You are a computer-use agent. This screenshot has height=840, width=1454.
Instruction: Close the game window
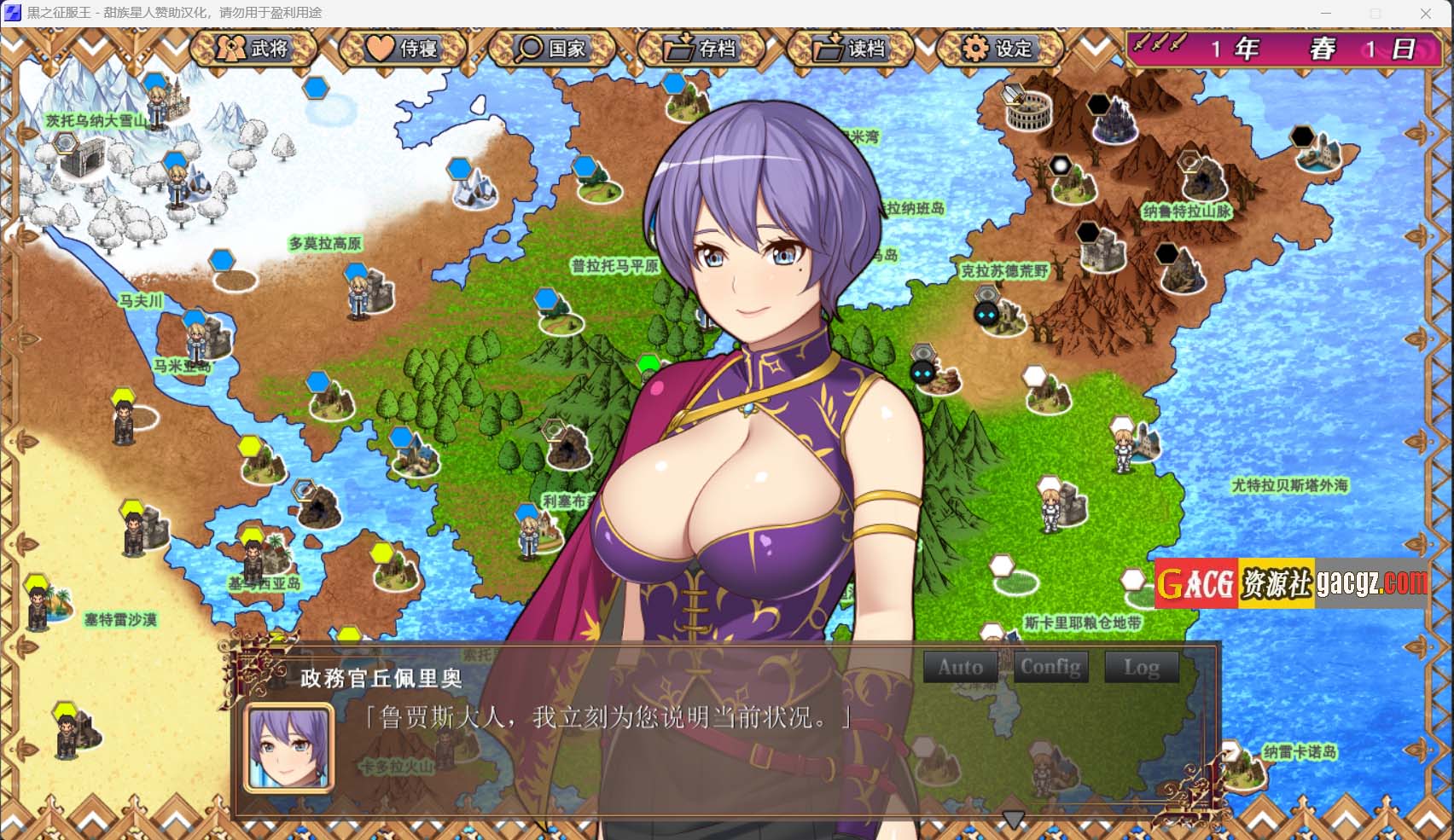[x=1425, y=13]
